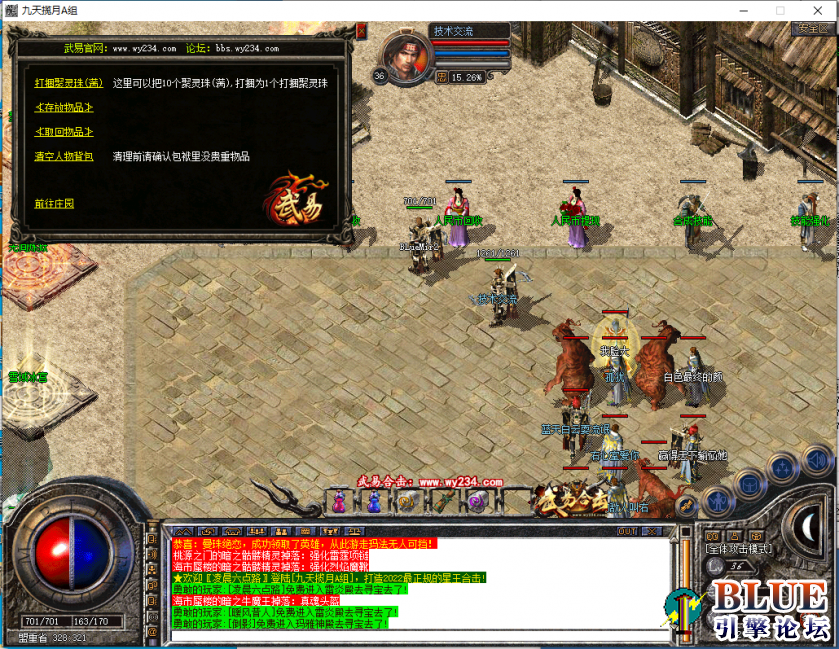Choose the 取回物品 retrieve option
Viewport: 839px width, 649px height.
tap(63, 132)
